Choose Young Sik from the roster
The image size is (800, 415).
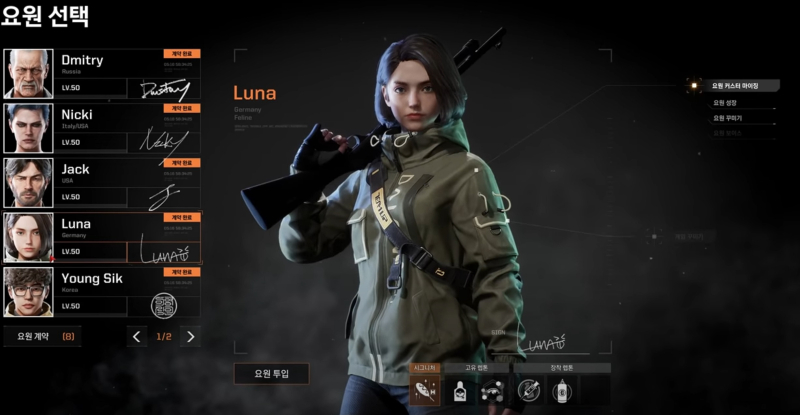102,291
